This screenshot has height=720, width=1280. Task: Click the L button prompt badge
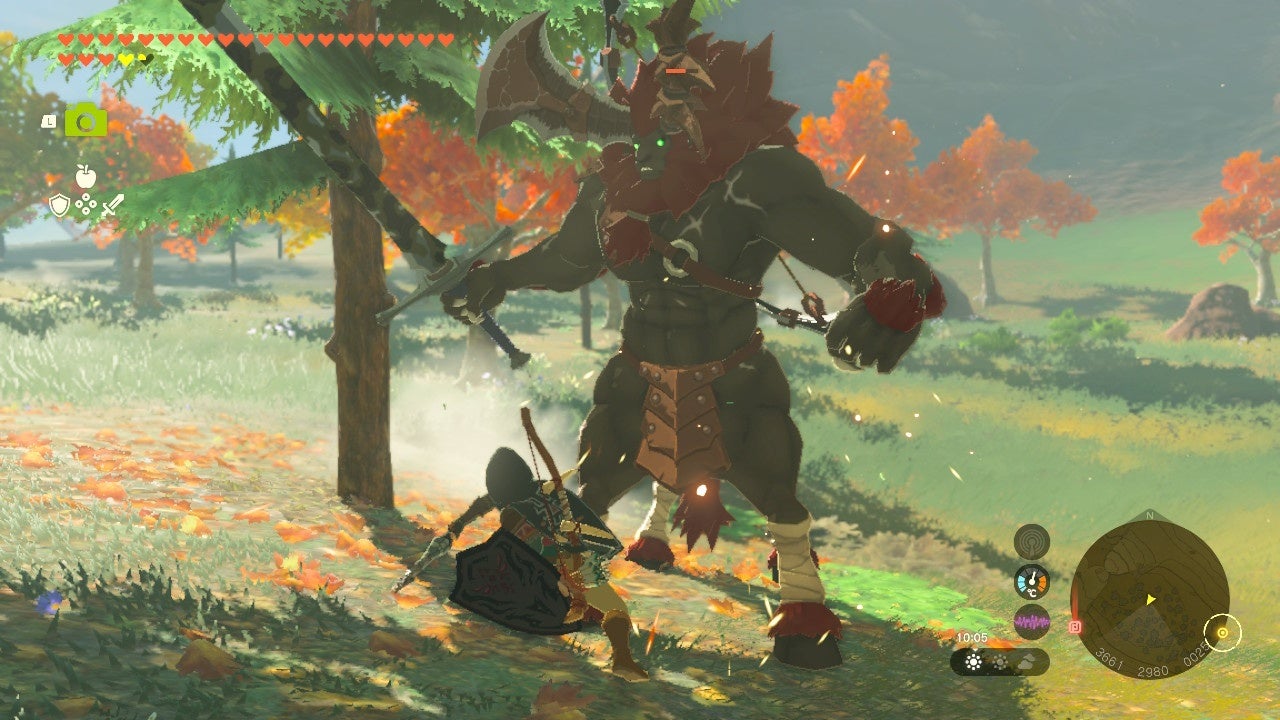(49, 121)
